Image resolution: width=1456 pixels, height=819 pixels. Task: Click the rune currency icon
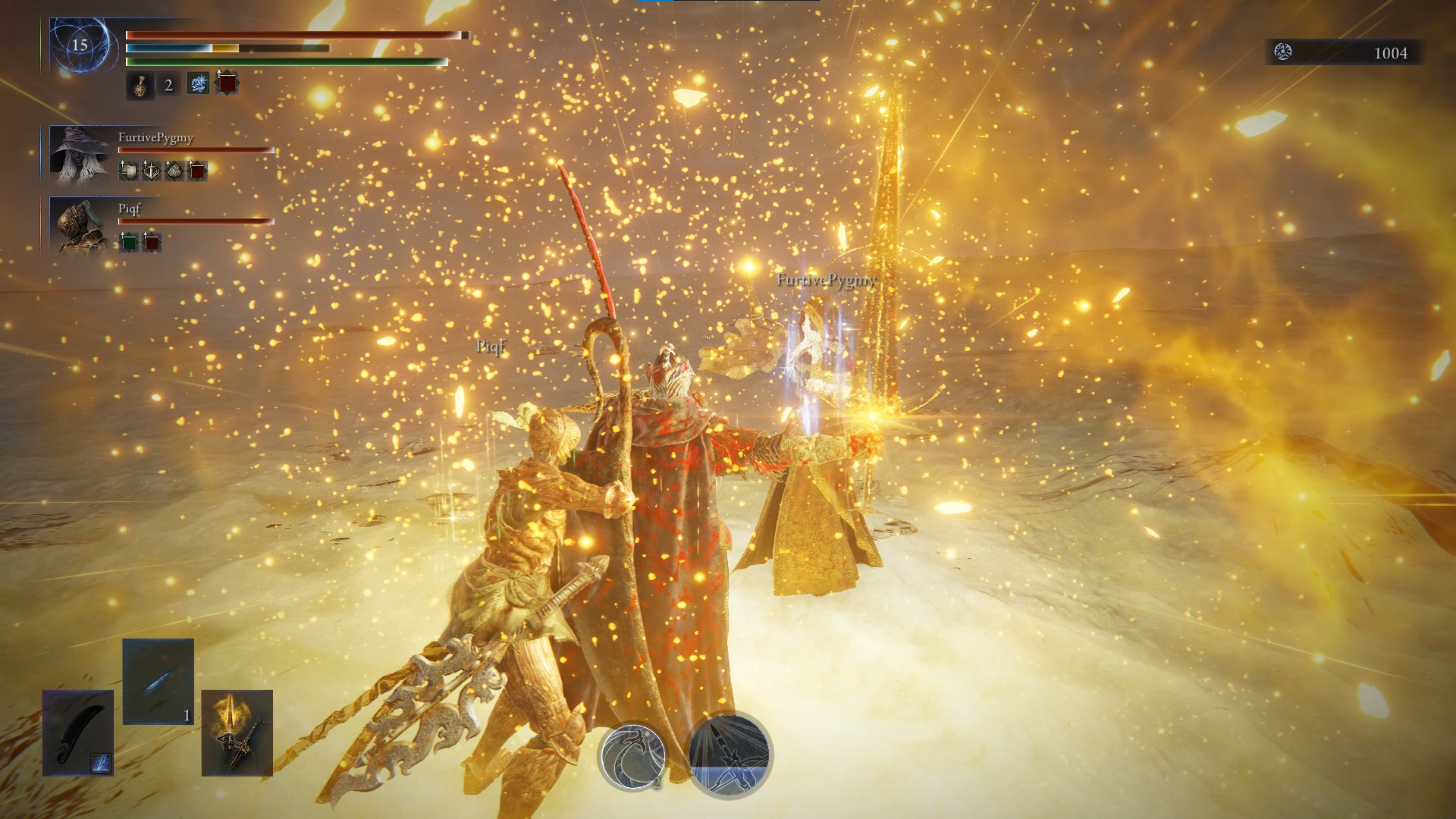click(1283, 52)
